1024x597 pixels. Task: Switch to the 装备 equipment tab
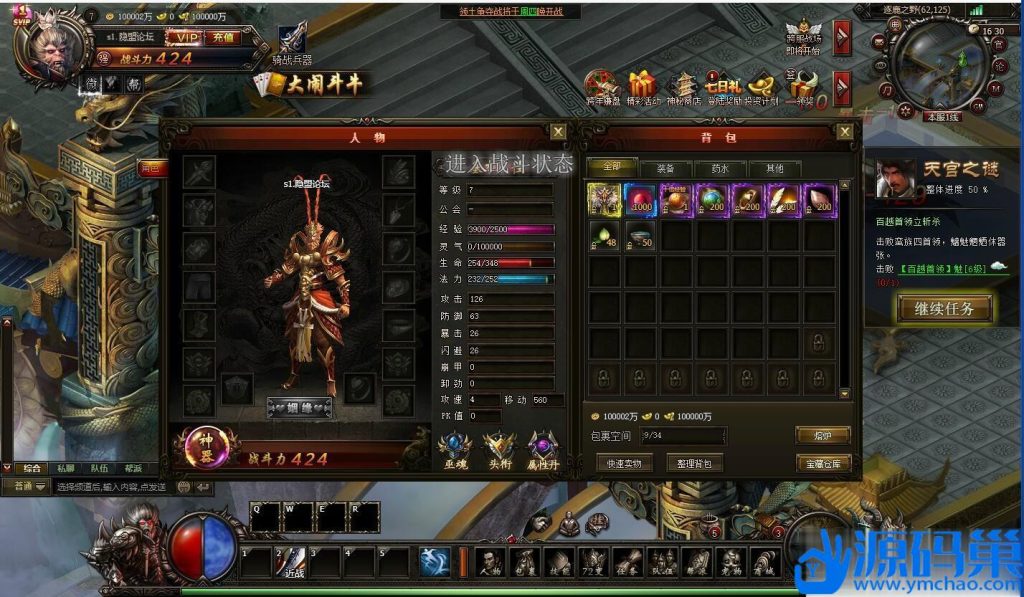coord(664,168)
